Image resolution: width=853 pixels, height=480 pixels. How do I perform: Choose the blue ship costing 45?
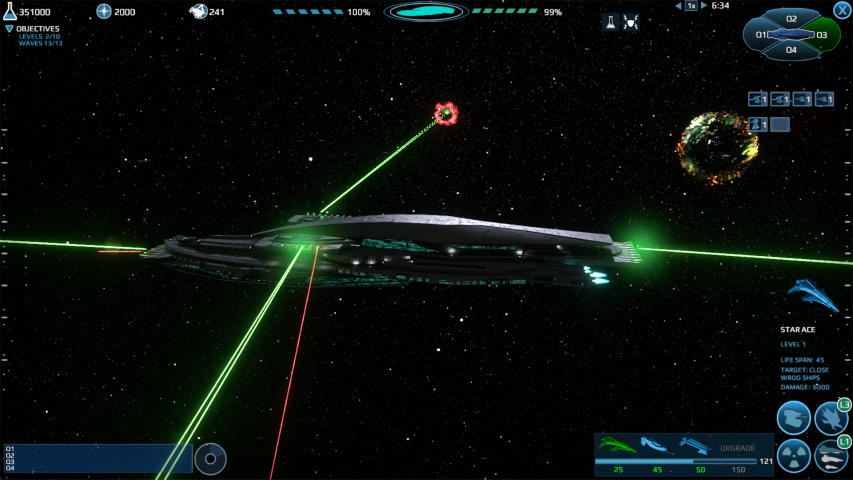(656, 445)
